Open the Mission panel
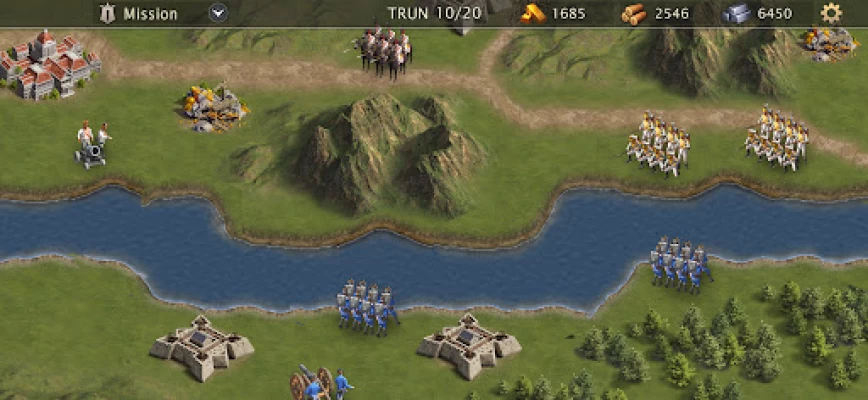The image size is (868, 400). (140, 14)
